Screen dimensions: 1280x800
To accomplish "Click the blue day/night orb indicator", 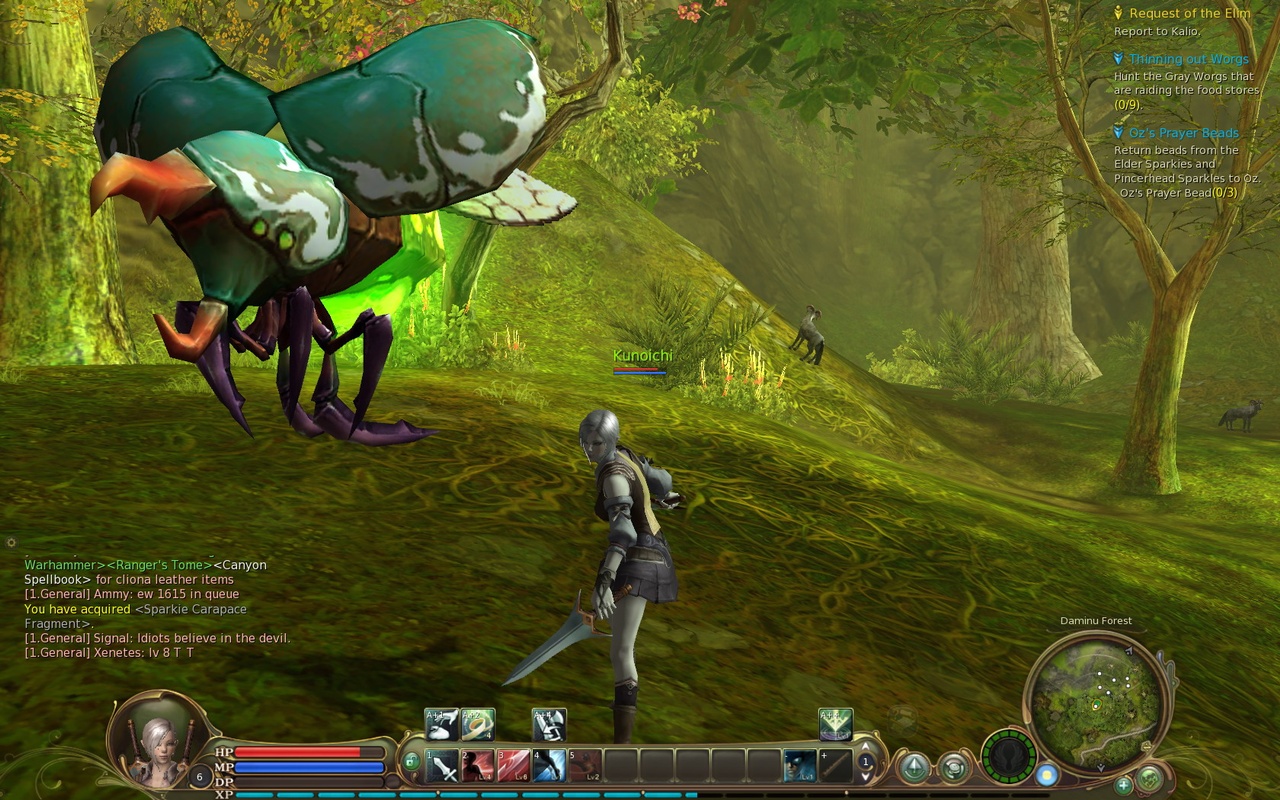I will tap(1046, 774).
